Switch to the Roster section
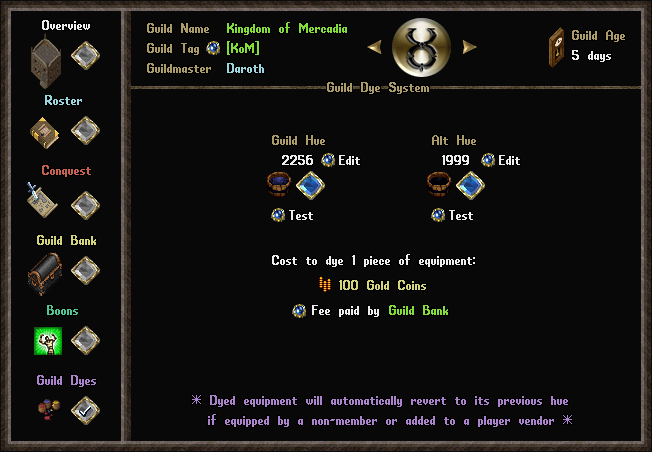This screenshot has height=452, width=652. pyautogui.click(x=85, y=130)
